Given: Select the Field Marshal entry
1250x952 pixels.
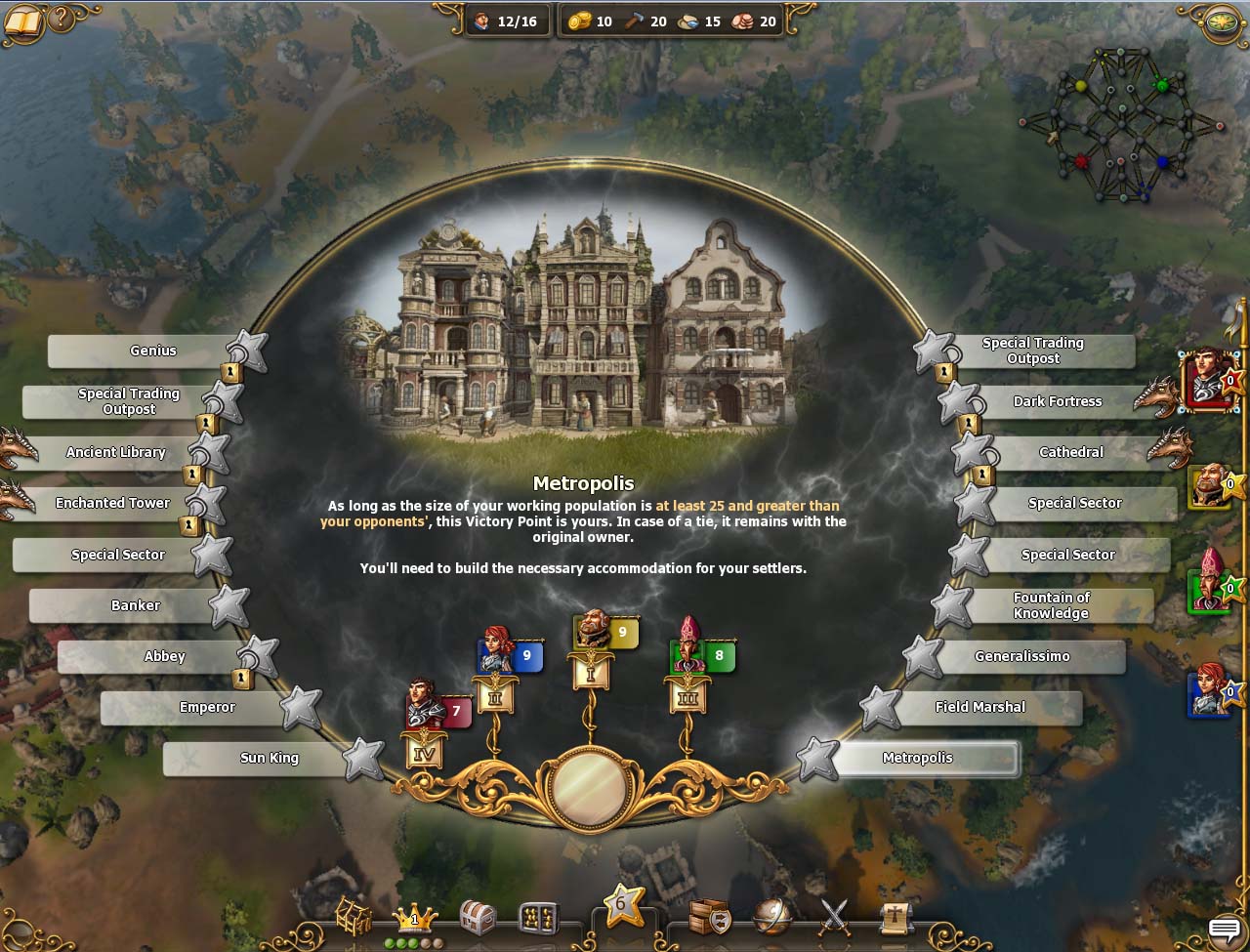Looking at the screenshot, I should [x=980, y=708].
